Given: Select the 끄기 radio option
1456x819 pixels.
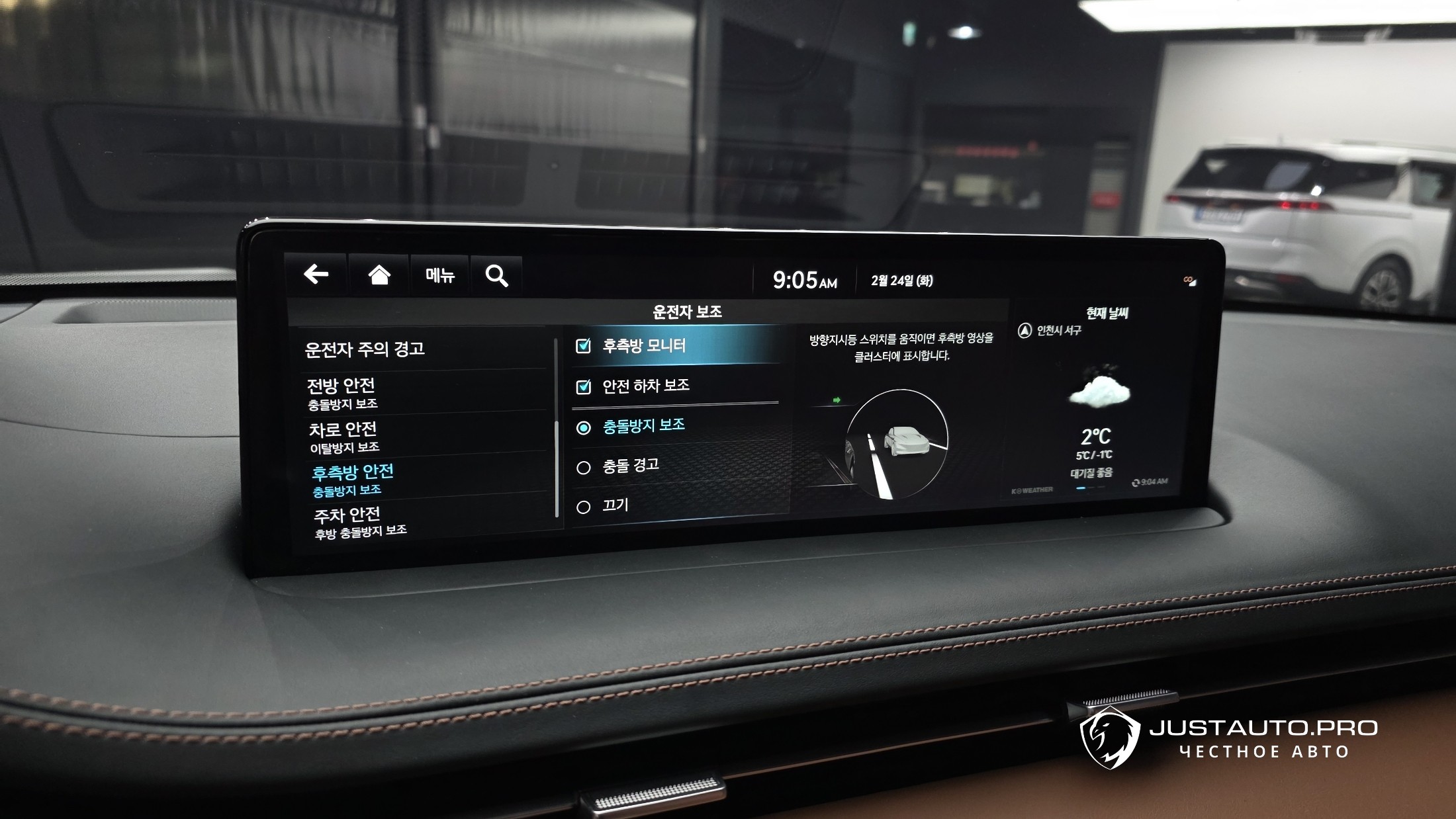Looking at the screenshot, I should point(583,507).
